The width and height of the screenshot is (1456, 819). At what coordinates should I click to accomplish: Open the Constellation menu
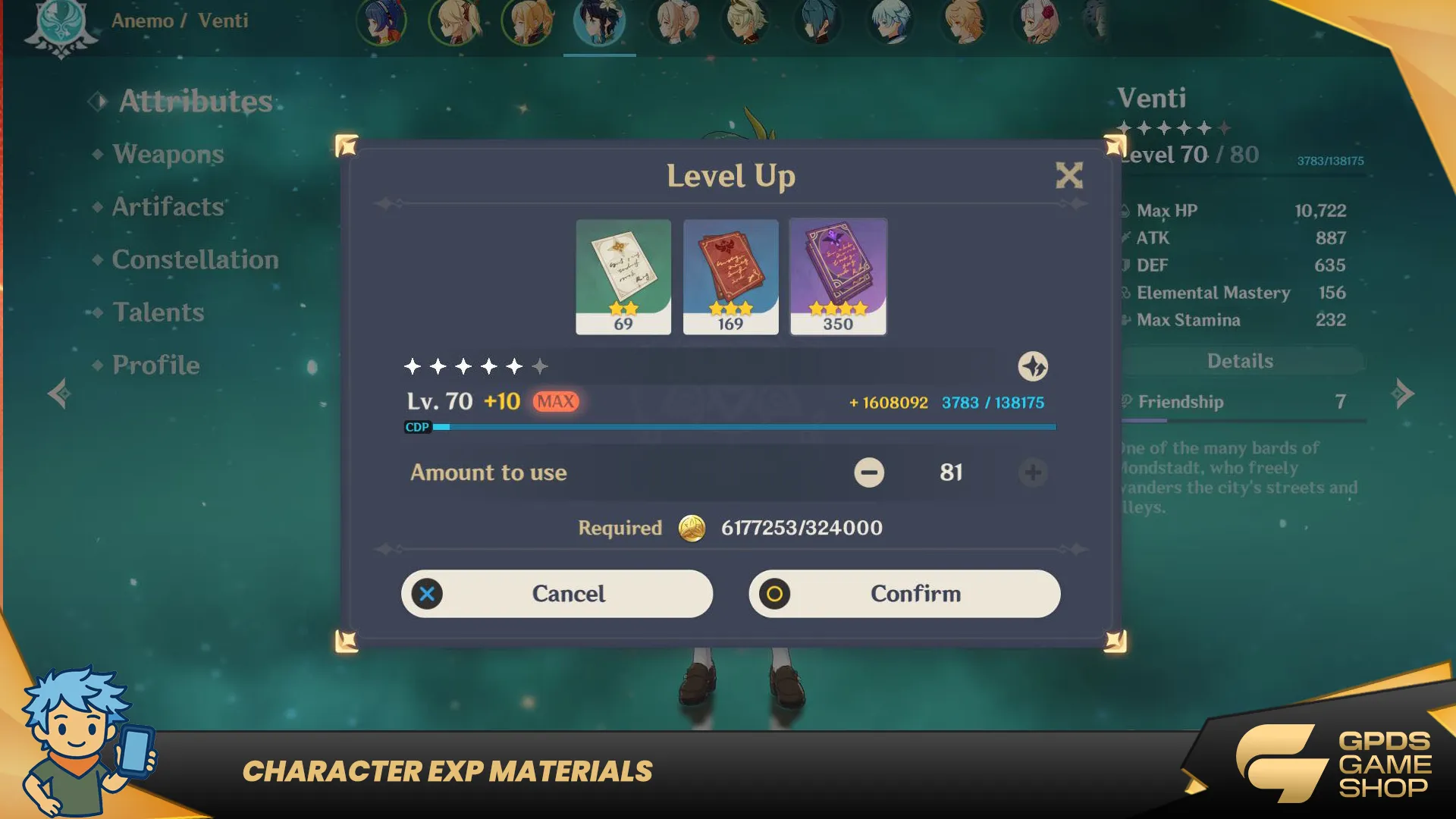click(195, 260)
